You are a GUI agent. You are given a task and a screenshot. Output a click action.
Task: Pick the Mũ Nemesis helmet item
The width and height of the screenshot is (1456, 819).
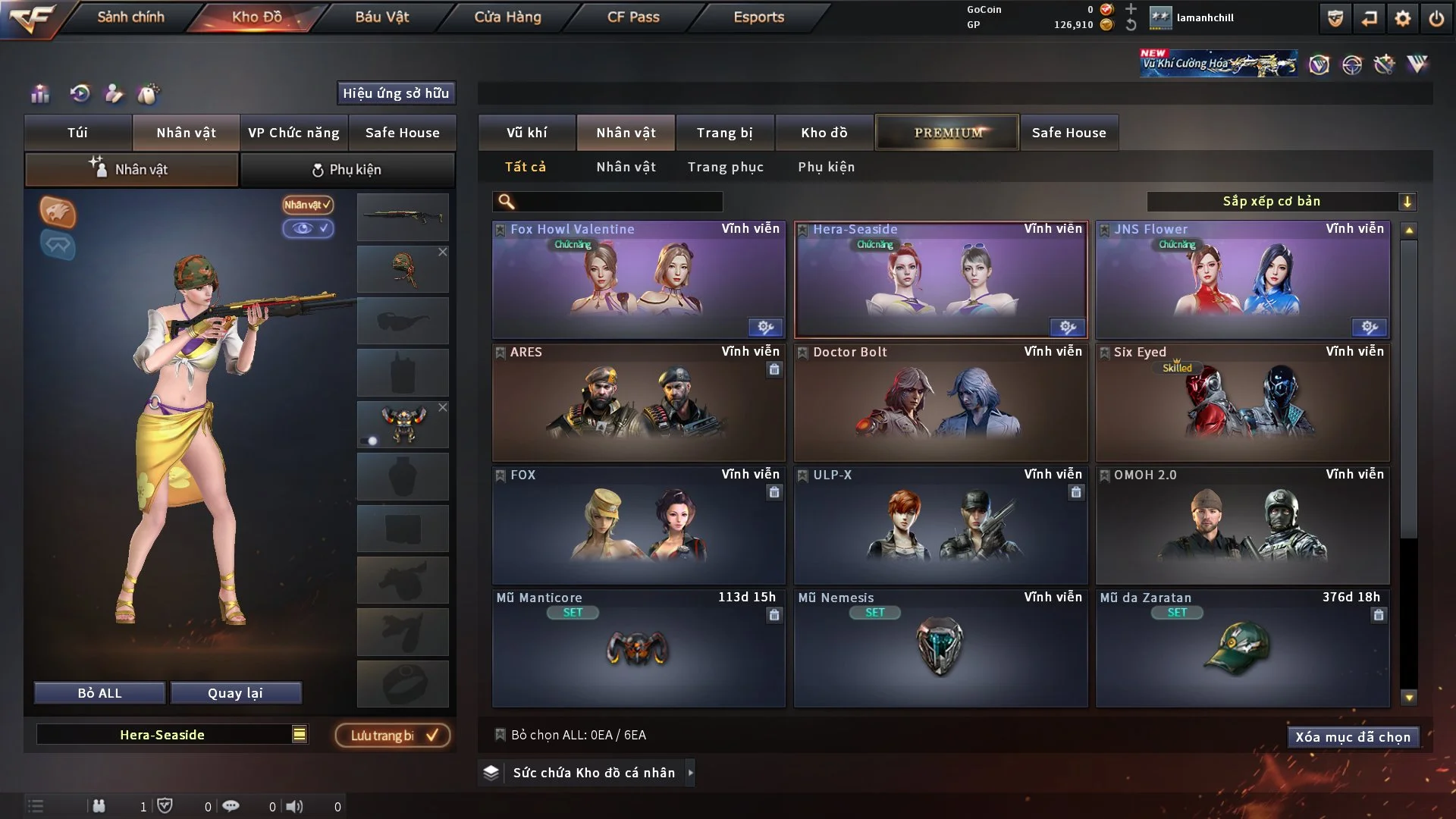pyautogui.click(x=940, y=648)
